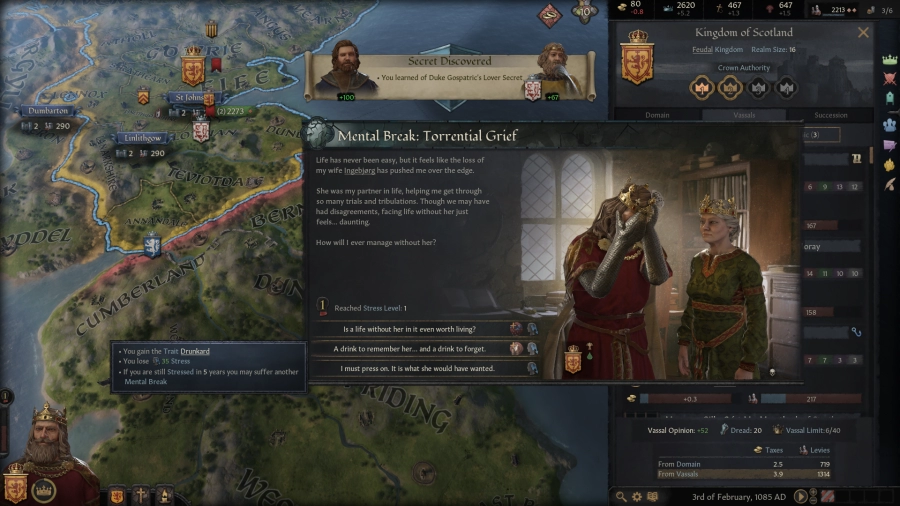Viewport: 900px width, 506px height.
Task: Switch to the Domain tab
Action: coord(657,115)
